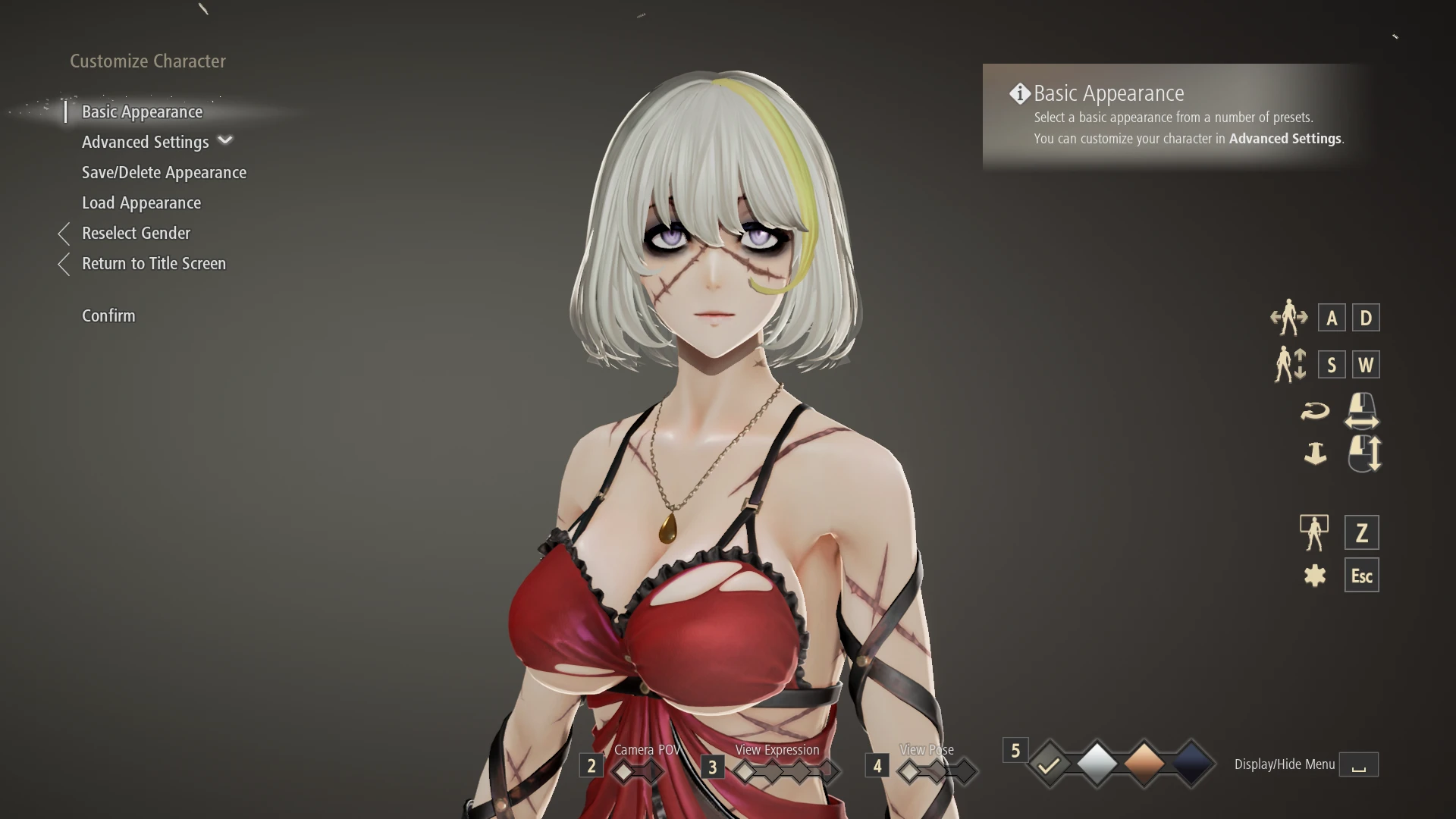The width and height of the screenshot is (1456, 819).
Task: Click the mouse vertical drag icon
Action: click(1365, 454)
